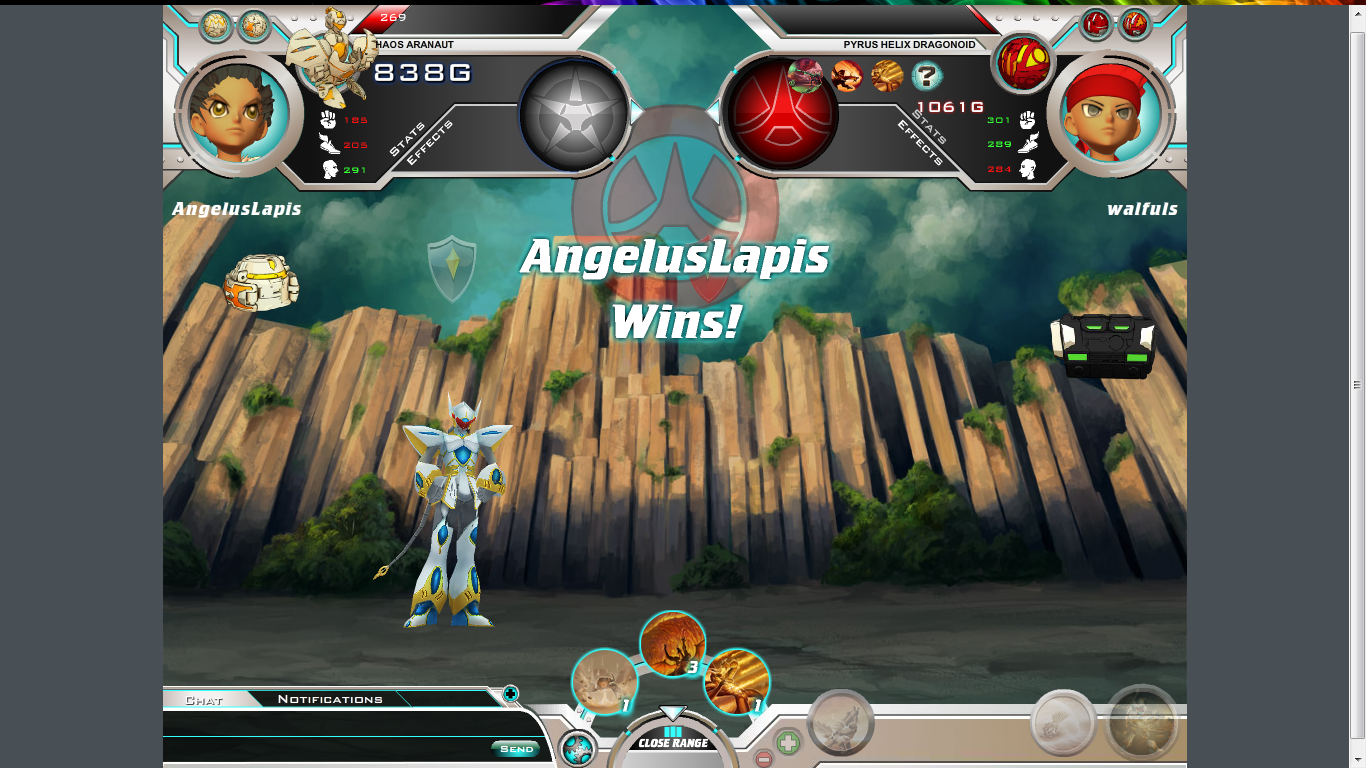Expand the chat panel with plus button

510,693
